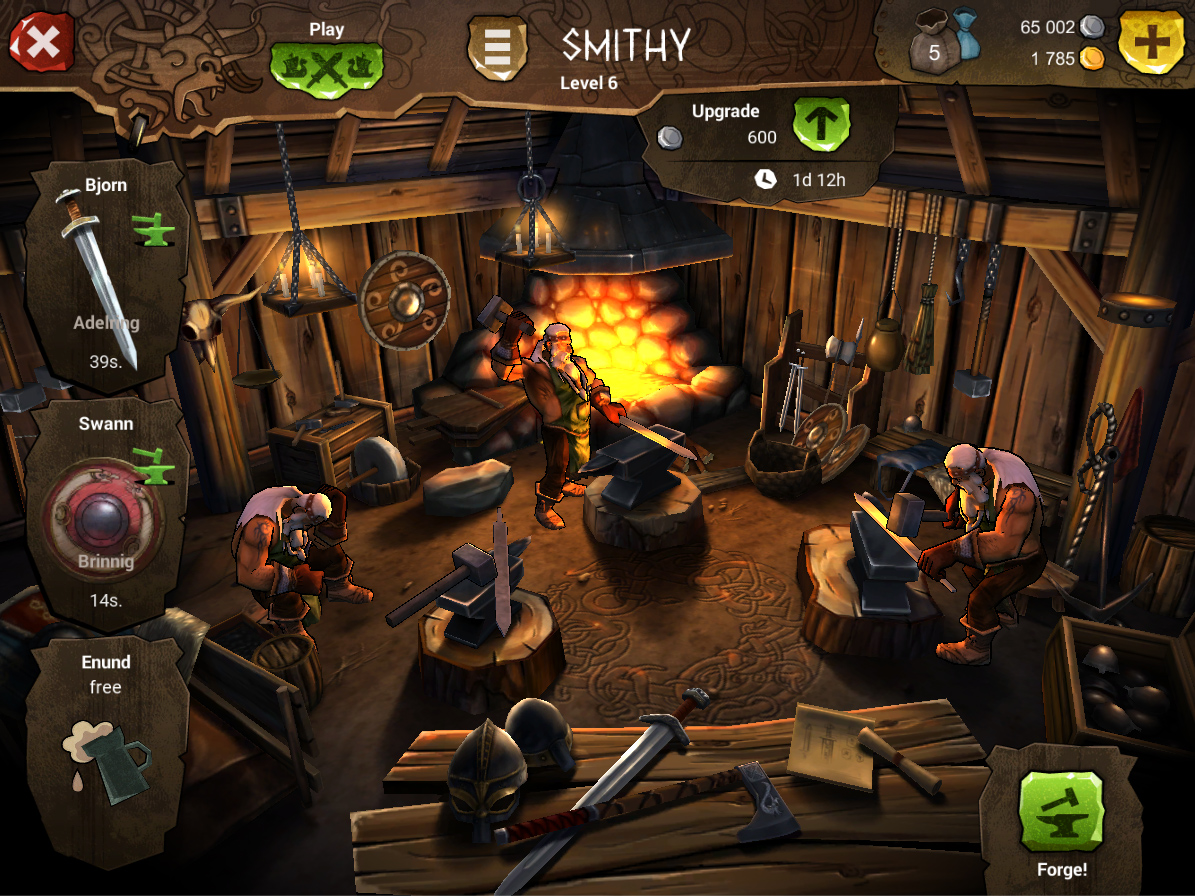Upgrade the Smithy with the green arrow
The height and width of the screenshot is (896, 1195).
[821, 124]
